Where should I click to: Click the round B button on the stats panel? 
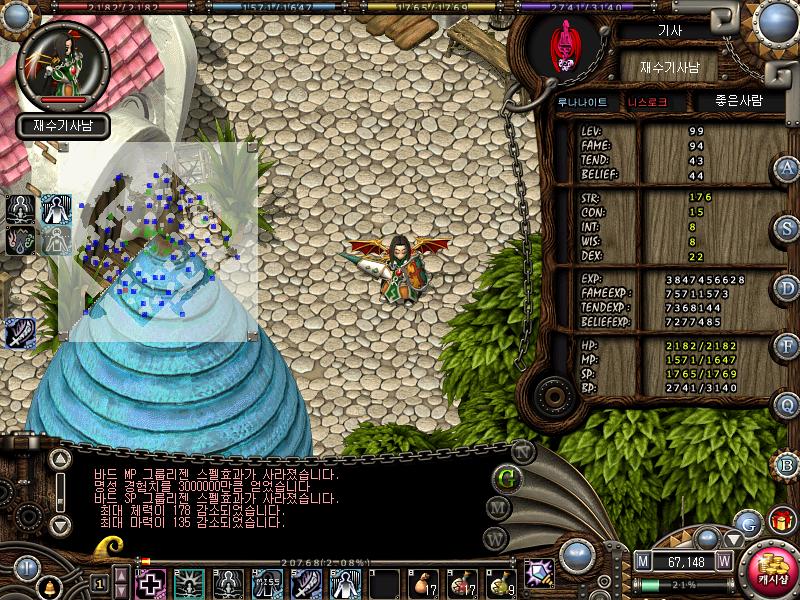click(787, 464)
